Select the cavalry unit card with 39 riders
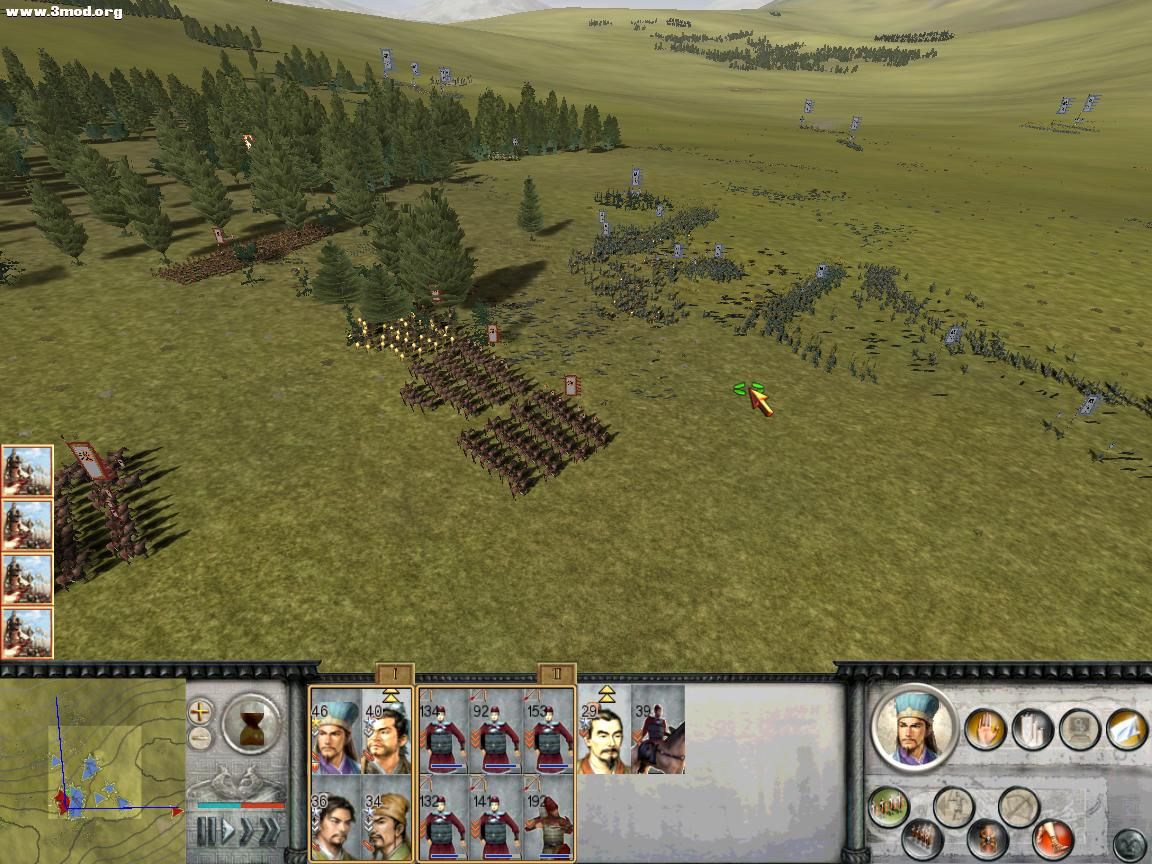This screenshot has width=1152, height=864. tap(659, 731)
